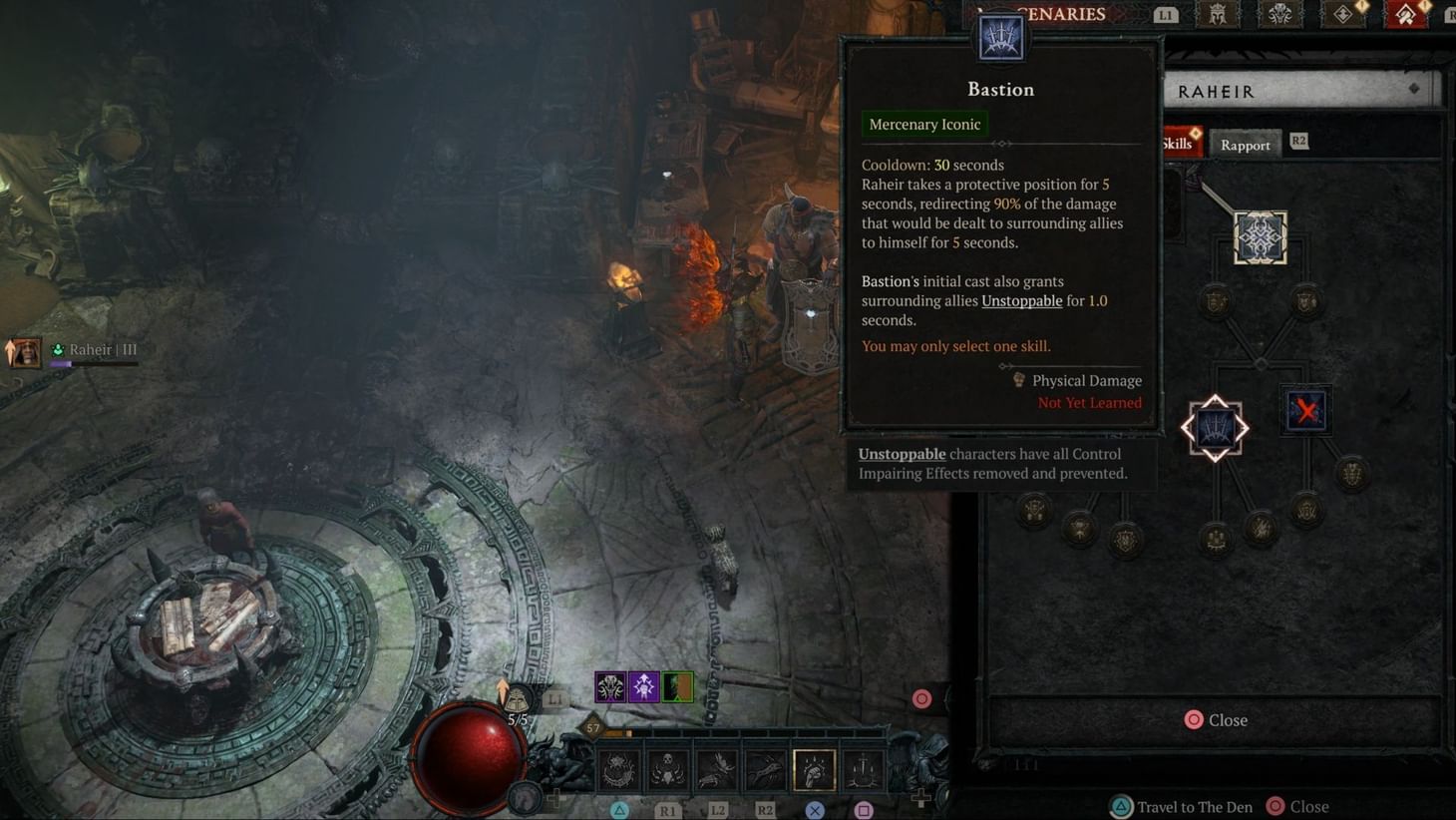Select the highlighted golem command skill on the action bar

click(x=813, y=767)
